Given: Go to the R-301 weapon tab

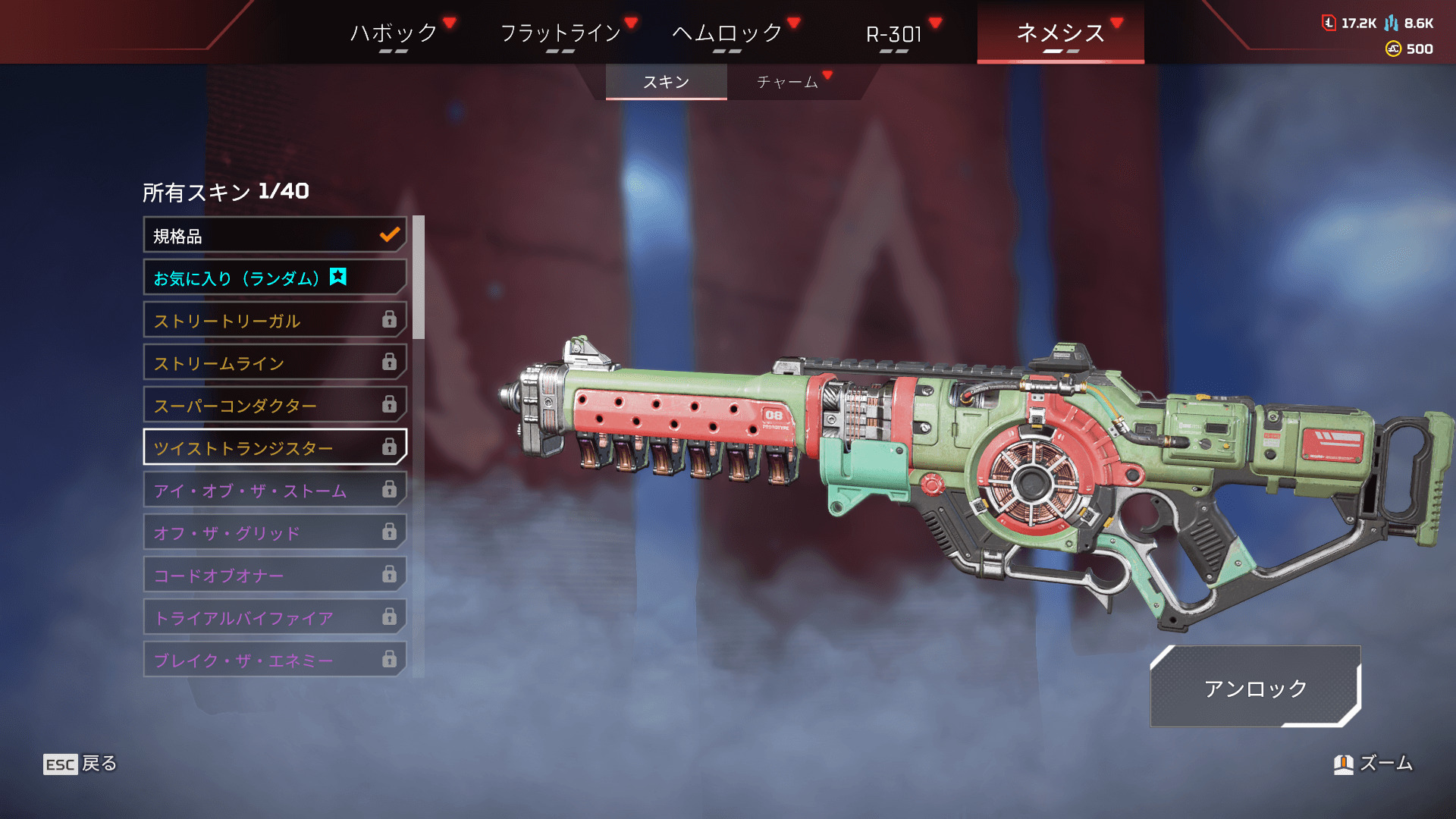Looking at the screenshot, I should tap(893, 33).
